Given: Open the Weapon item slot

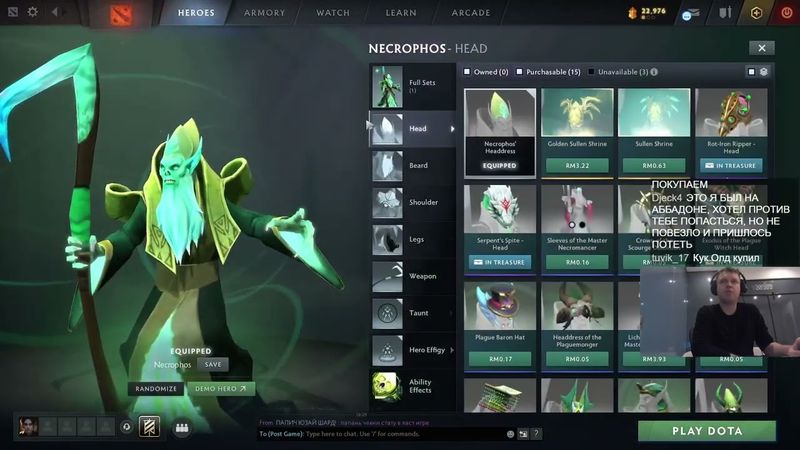Looking at the screenshot, I should coord(412,276).
